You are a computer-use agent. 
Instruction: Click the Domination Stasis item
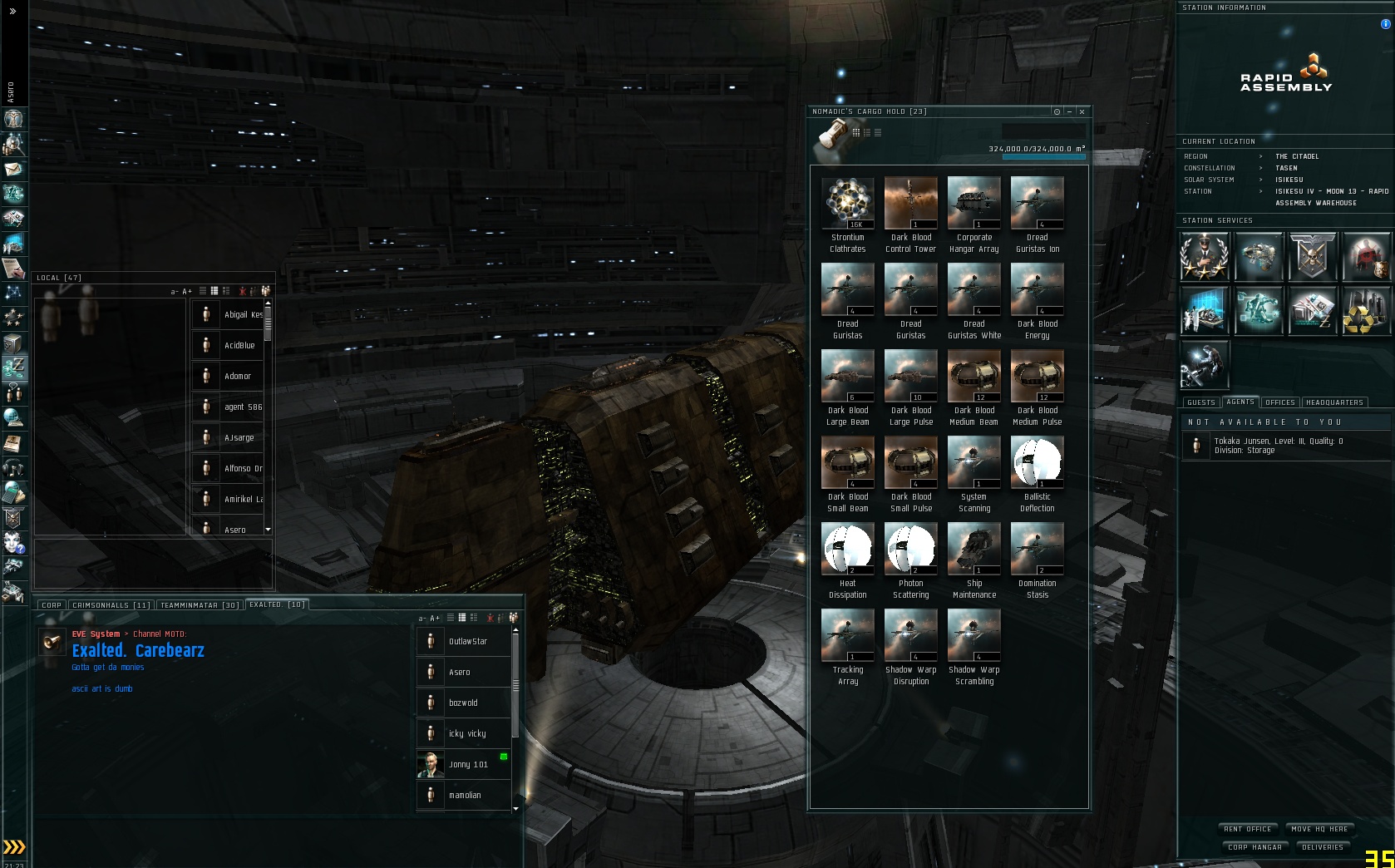[x=1037, y=550]
